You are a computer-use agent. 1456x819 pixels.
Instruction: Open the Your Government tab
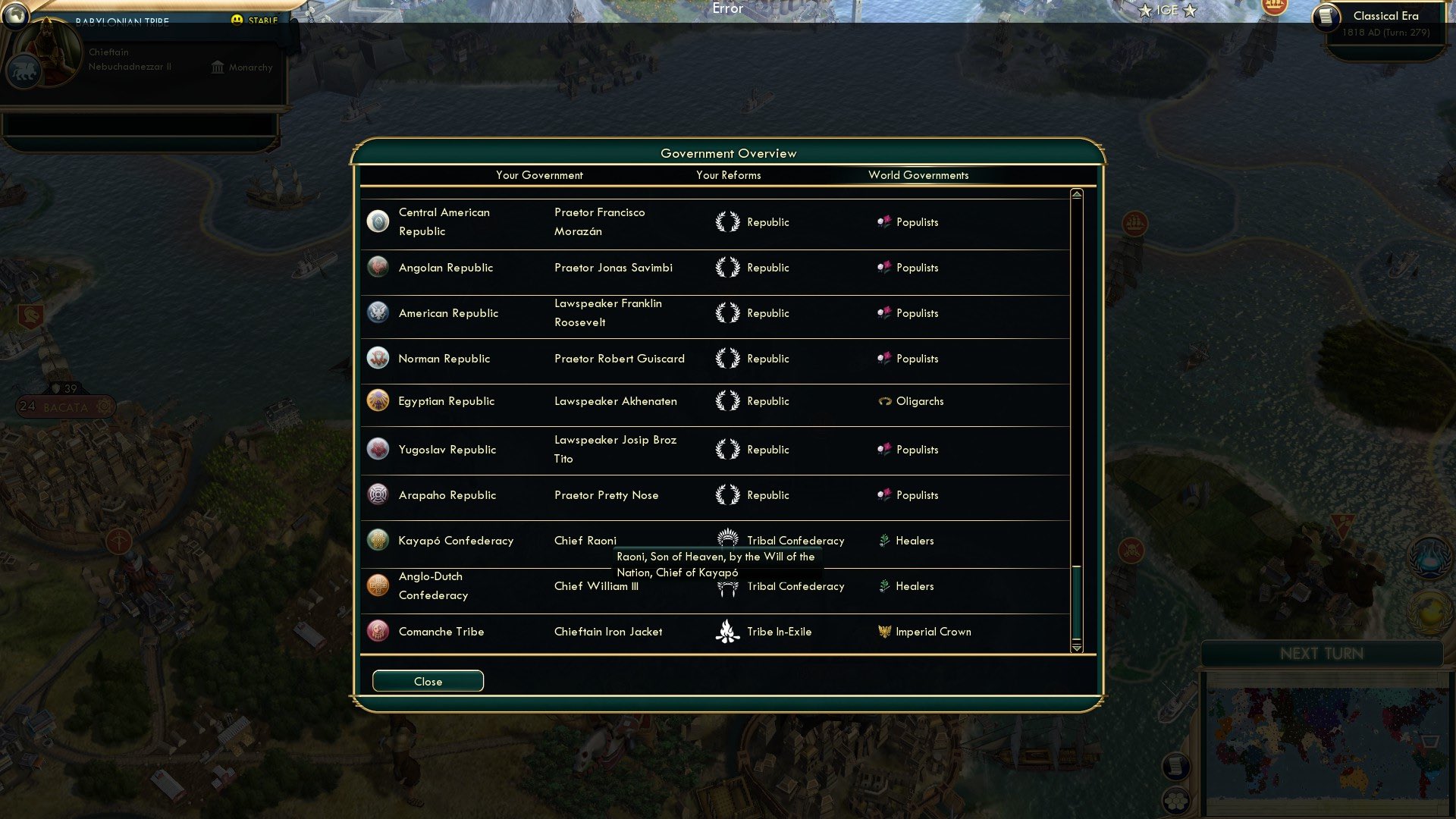coord(539,175)
